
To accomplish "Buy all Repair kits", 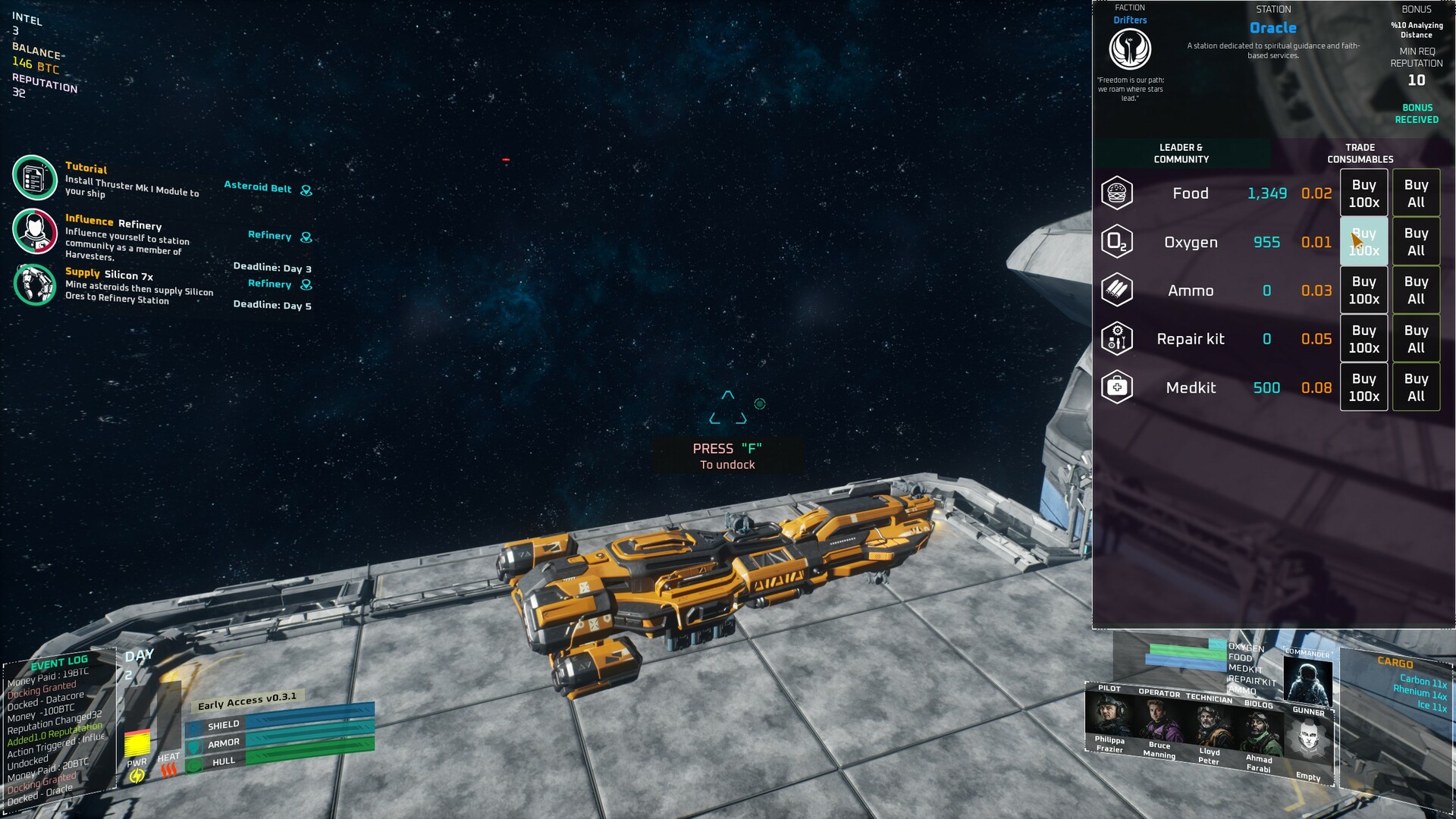I will point(1416,339).
